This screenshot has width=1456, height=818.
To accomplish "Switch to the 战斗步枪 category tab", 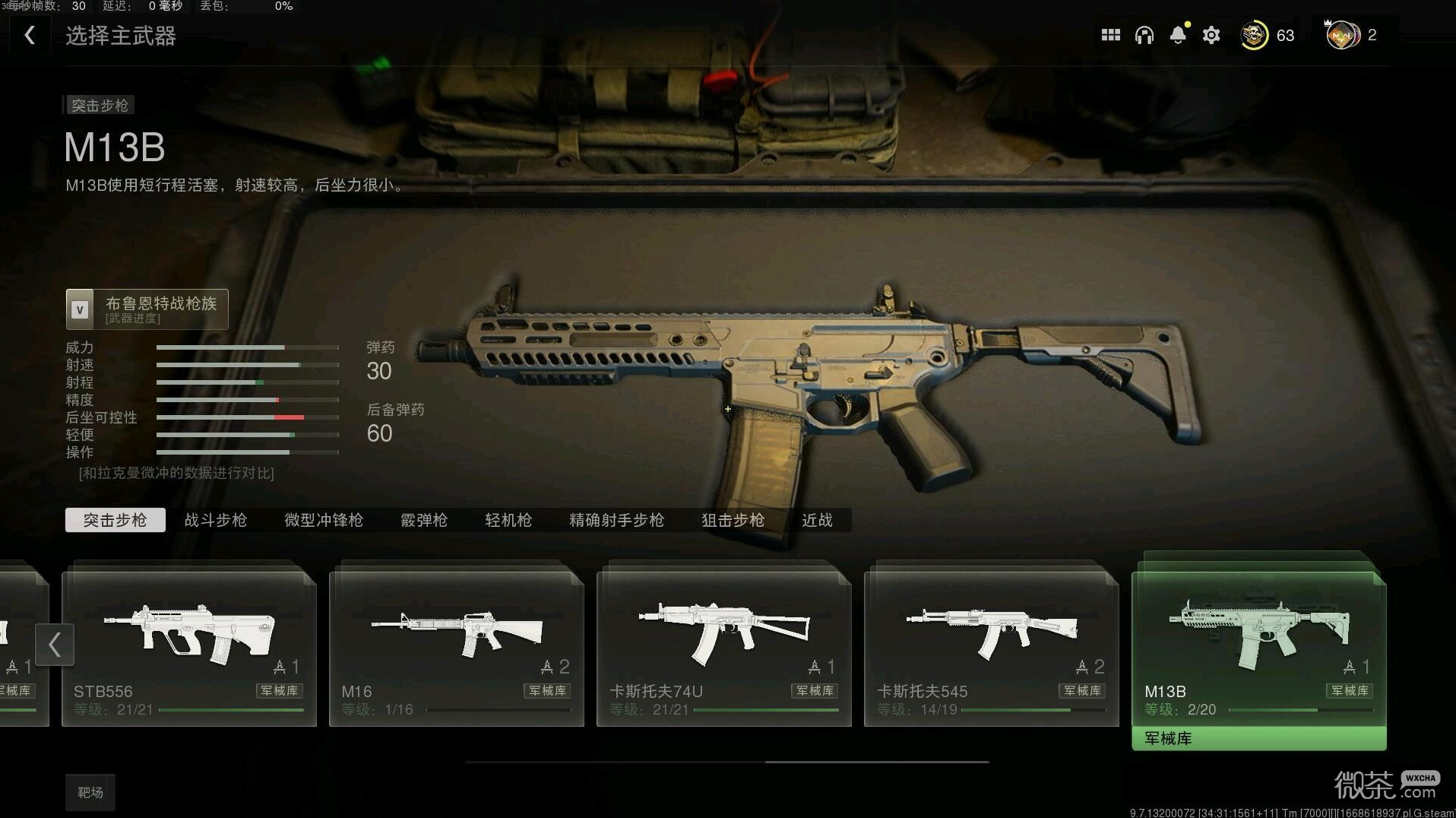I will 216,520.
